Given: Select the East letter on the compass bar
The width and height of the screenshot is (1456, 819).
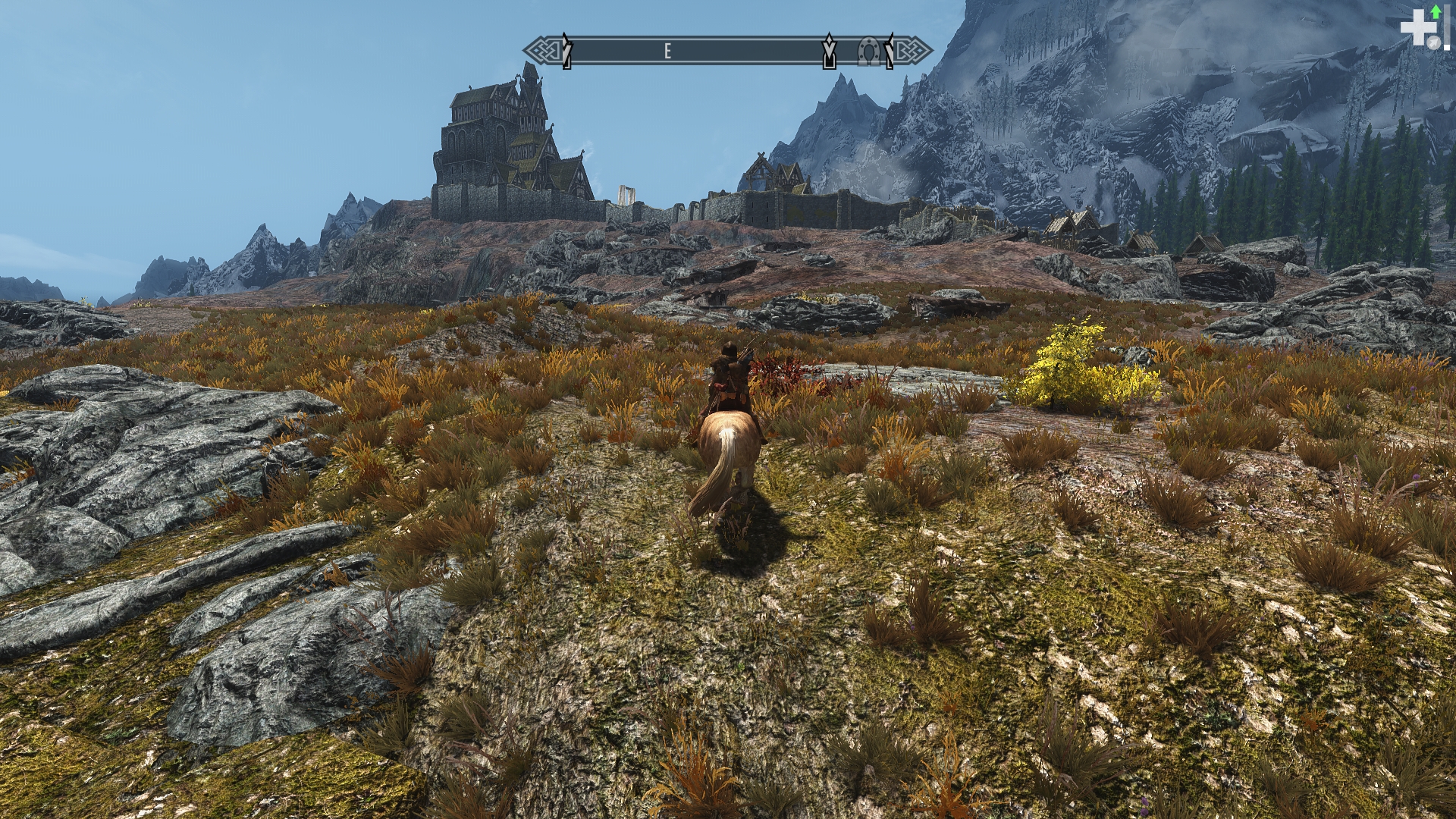Looking at the screenshot, I should 667,51.
